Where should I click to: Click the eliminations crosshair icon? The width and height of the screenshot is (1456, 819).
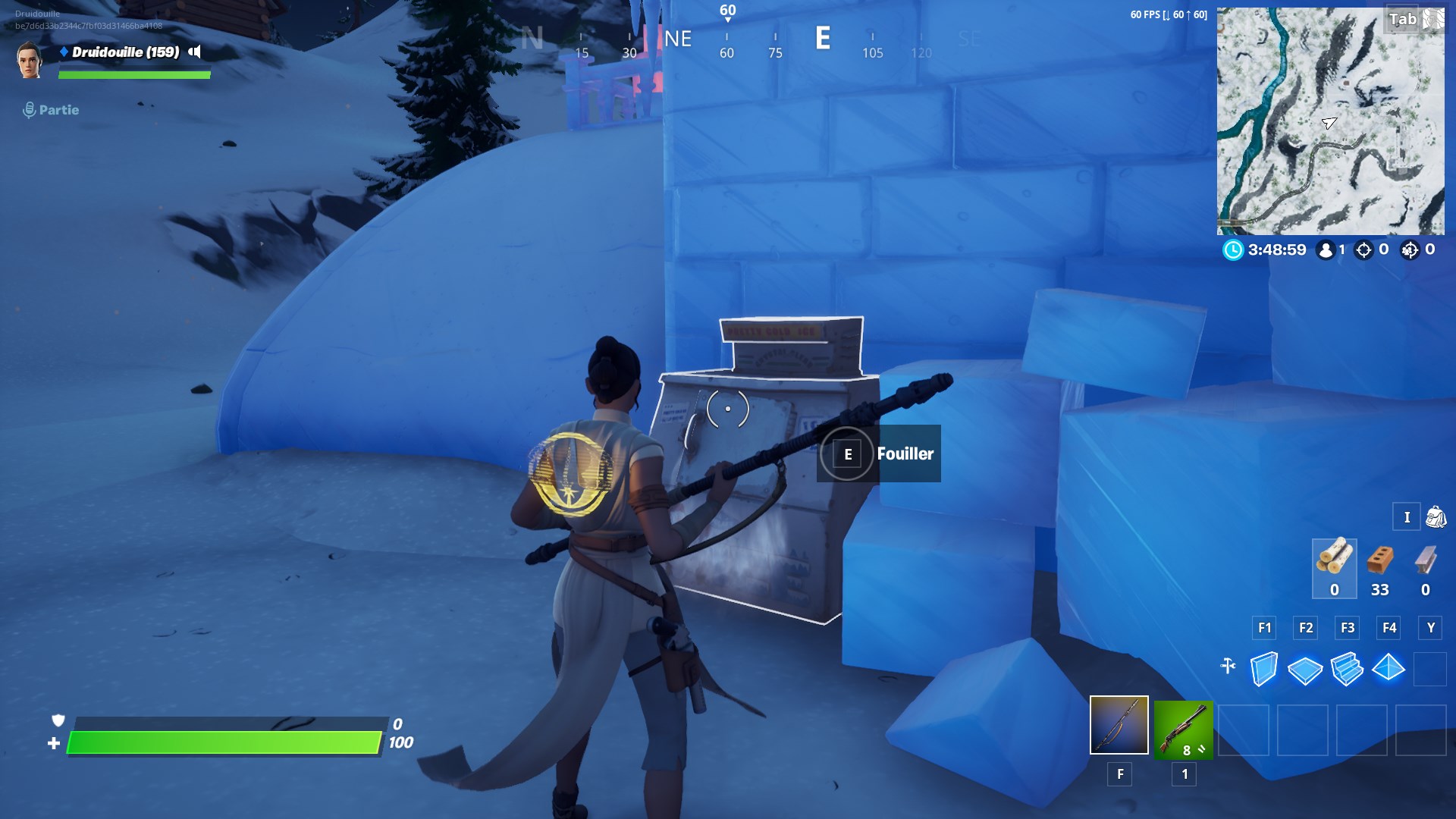point(1361,250)
